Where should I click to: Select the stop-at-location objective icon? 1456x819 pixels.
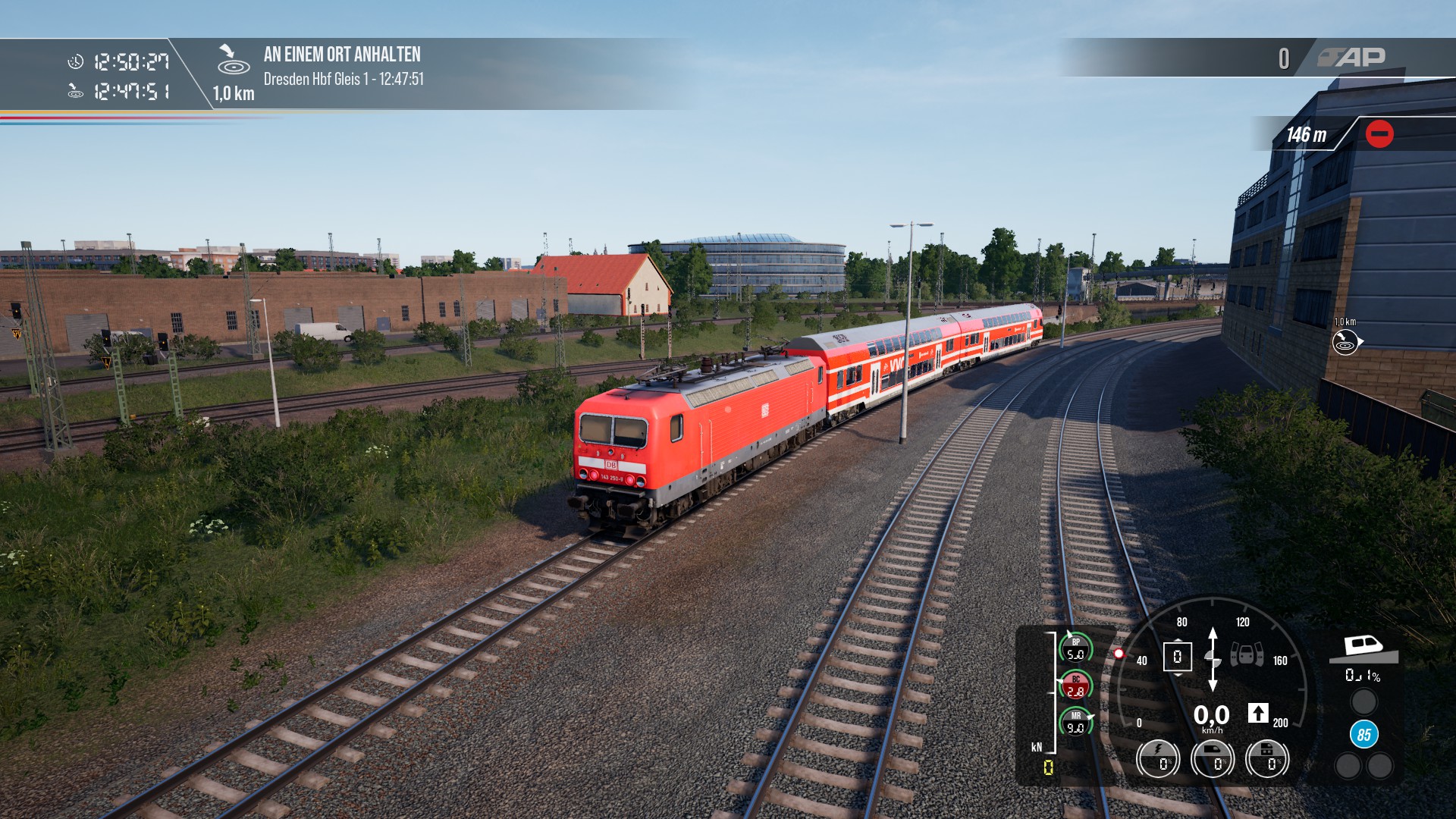point(233,61)
